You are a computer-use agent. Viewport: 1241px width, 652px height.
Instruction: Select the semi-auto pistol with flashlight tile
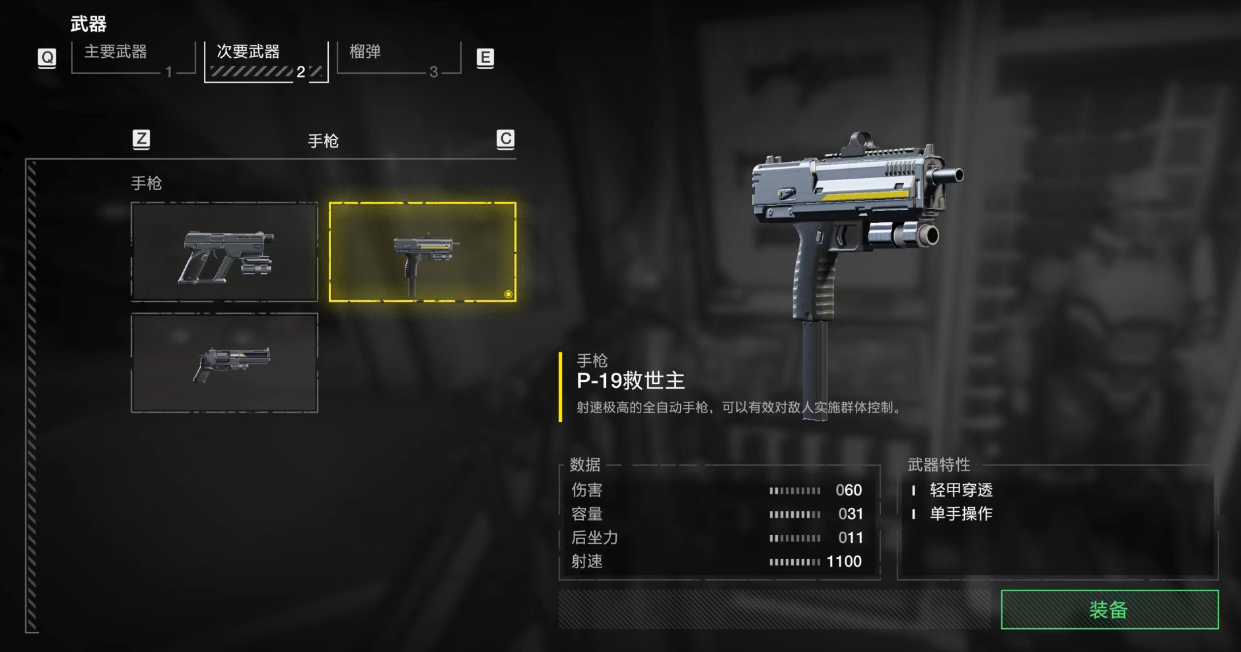[x=224, y=252]
